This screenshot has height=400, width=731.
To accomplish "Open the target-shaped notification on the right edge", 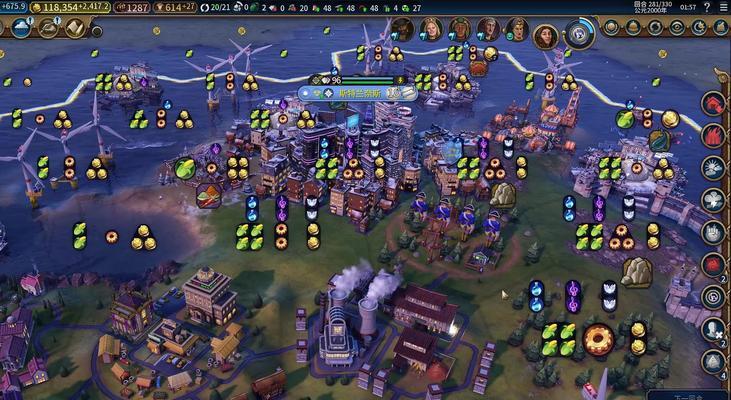I will click(711, 296).
